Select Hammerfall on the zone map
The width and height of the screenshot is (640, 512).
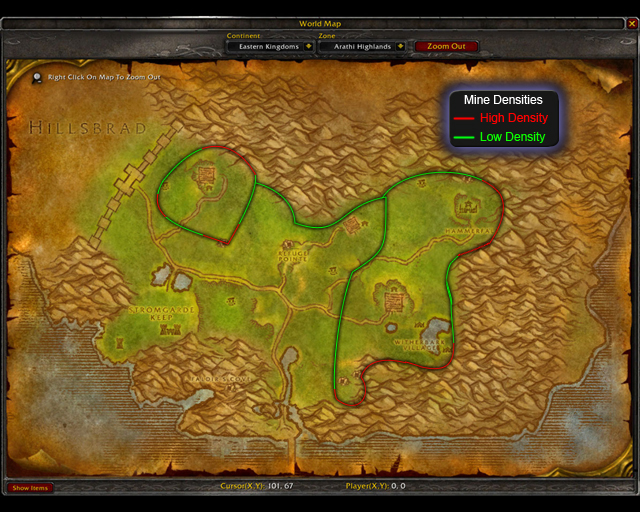(x=466, y=229)
